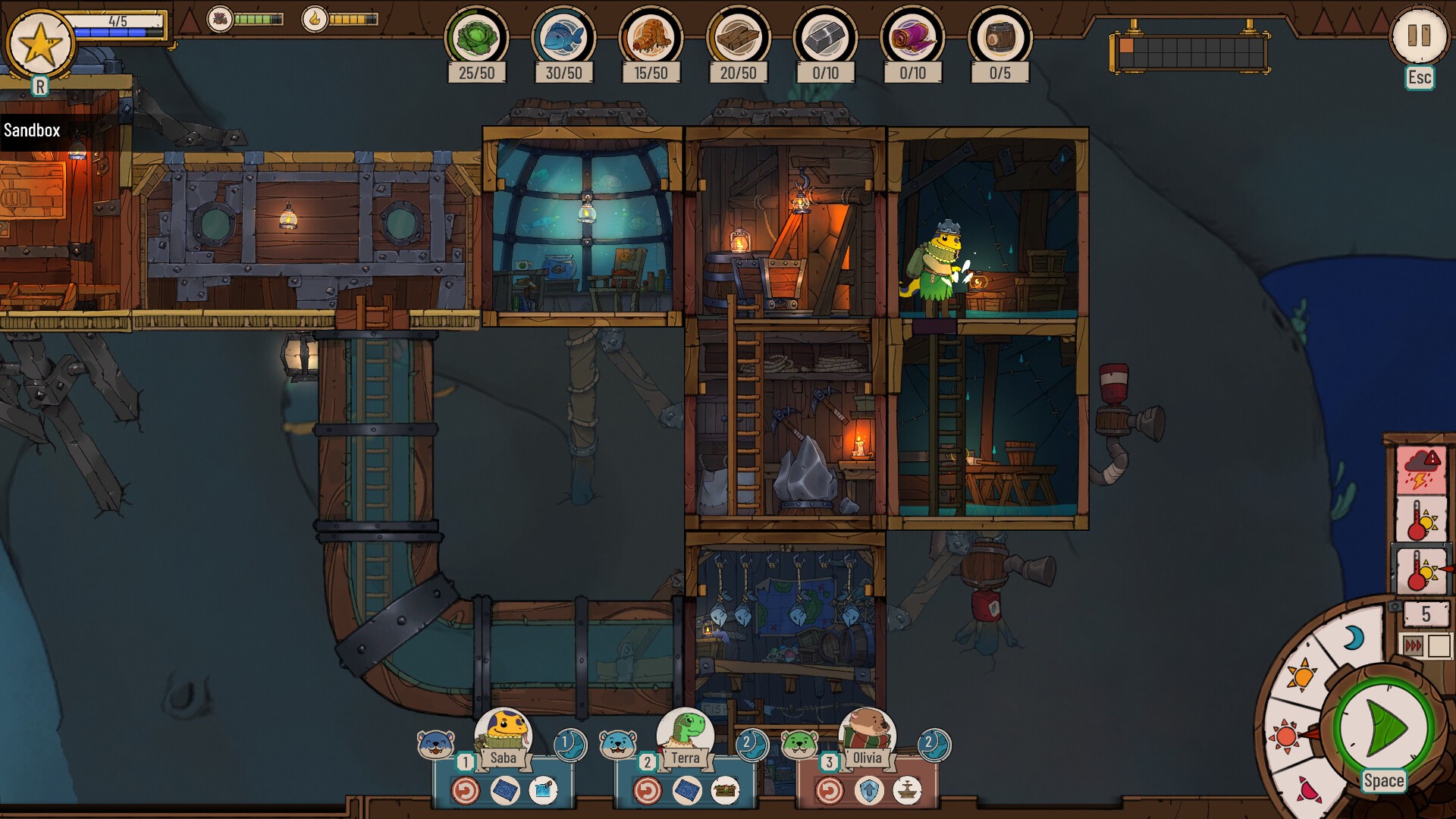The image size is (1456, 819).
Task: Choose Olivia the otter's portrait
Action: pos(867,731)
